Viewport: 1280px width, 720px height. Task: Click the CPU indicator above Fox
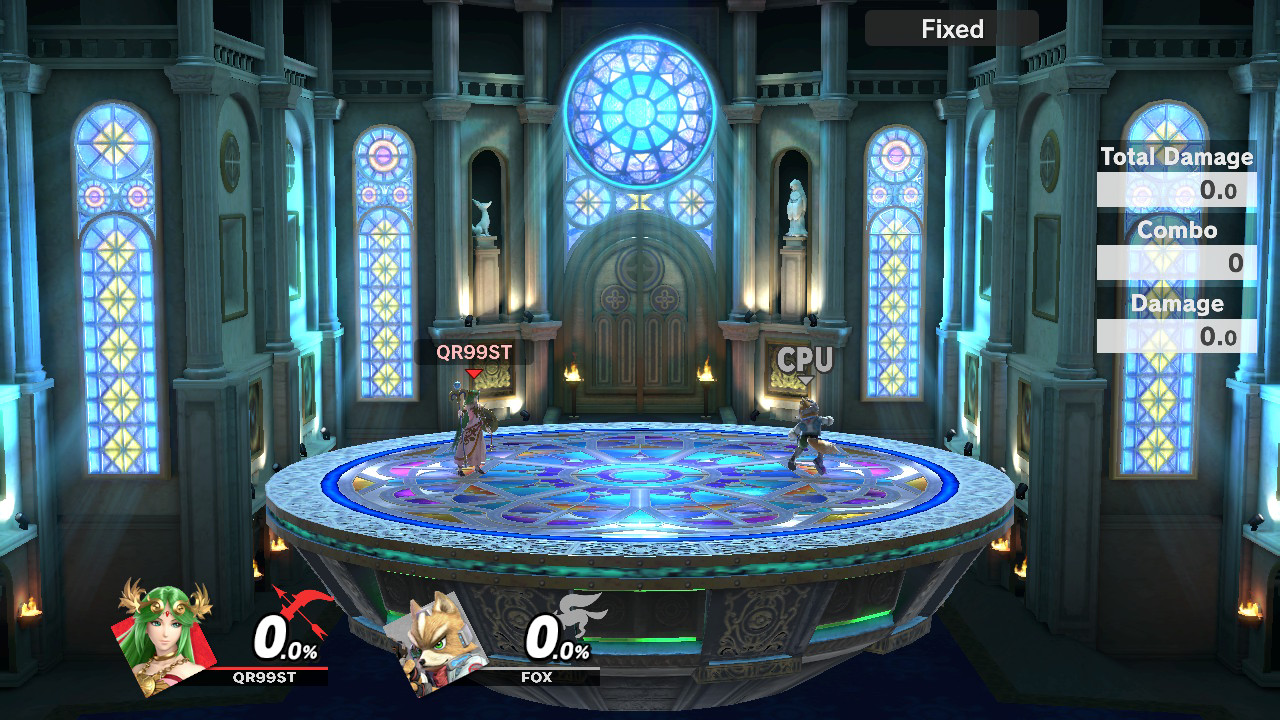pyautogui.click(x=805, y=361)
